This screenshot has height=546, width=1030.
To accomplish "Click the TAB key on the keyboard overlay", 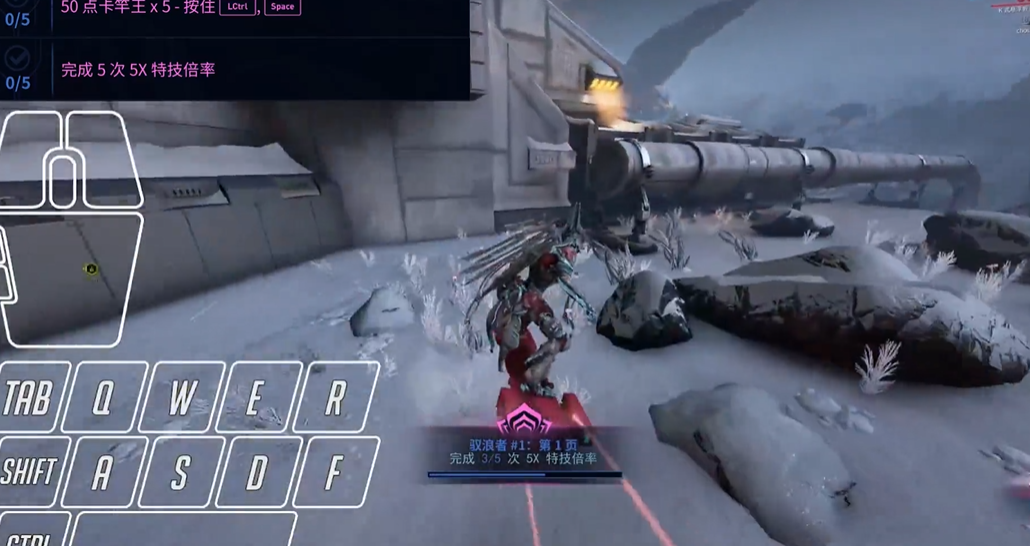I will point(30,398).
